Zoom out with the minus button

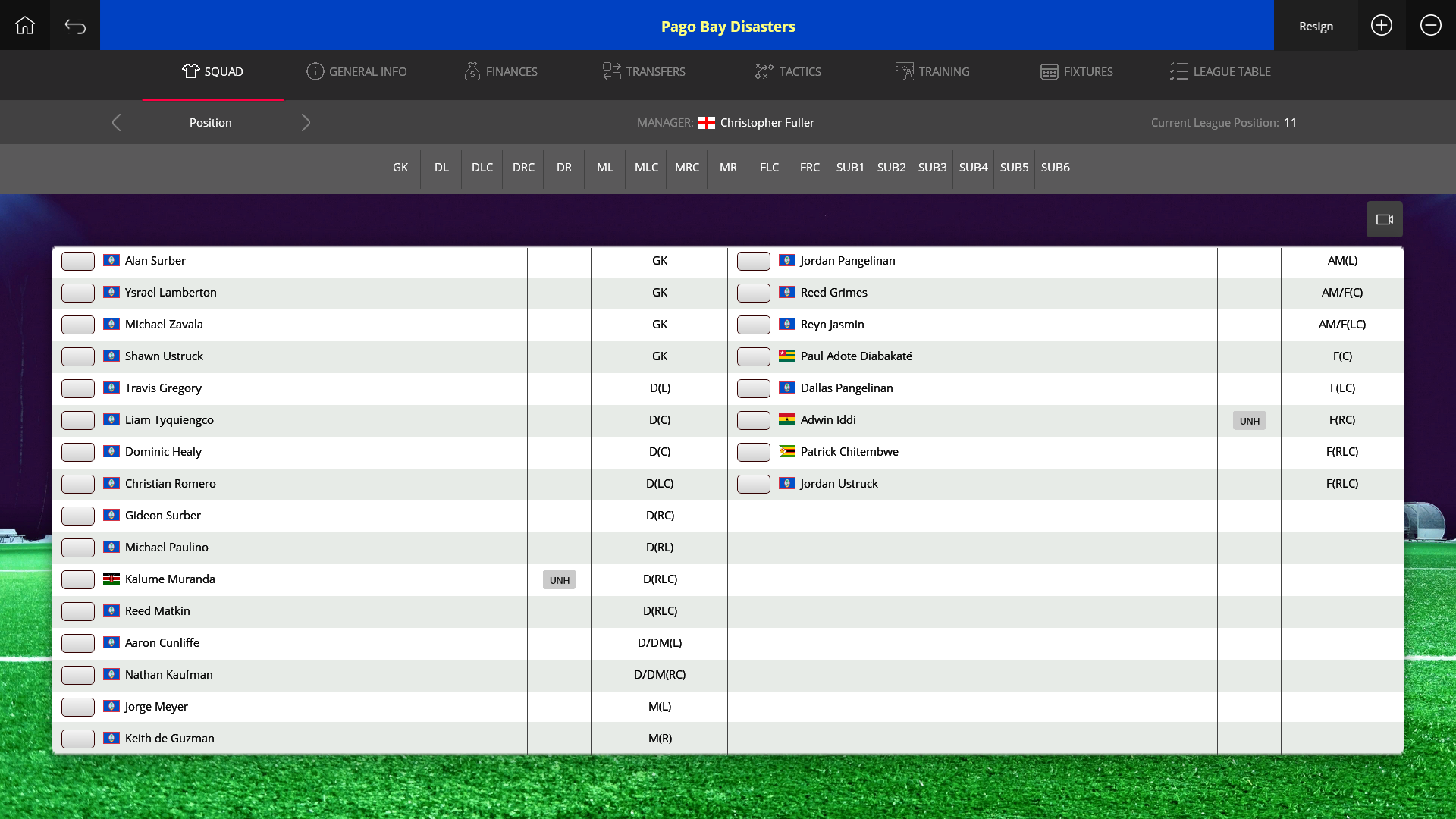pos(1430,26)
